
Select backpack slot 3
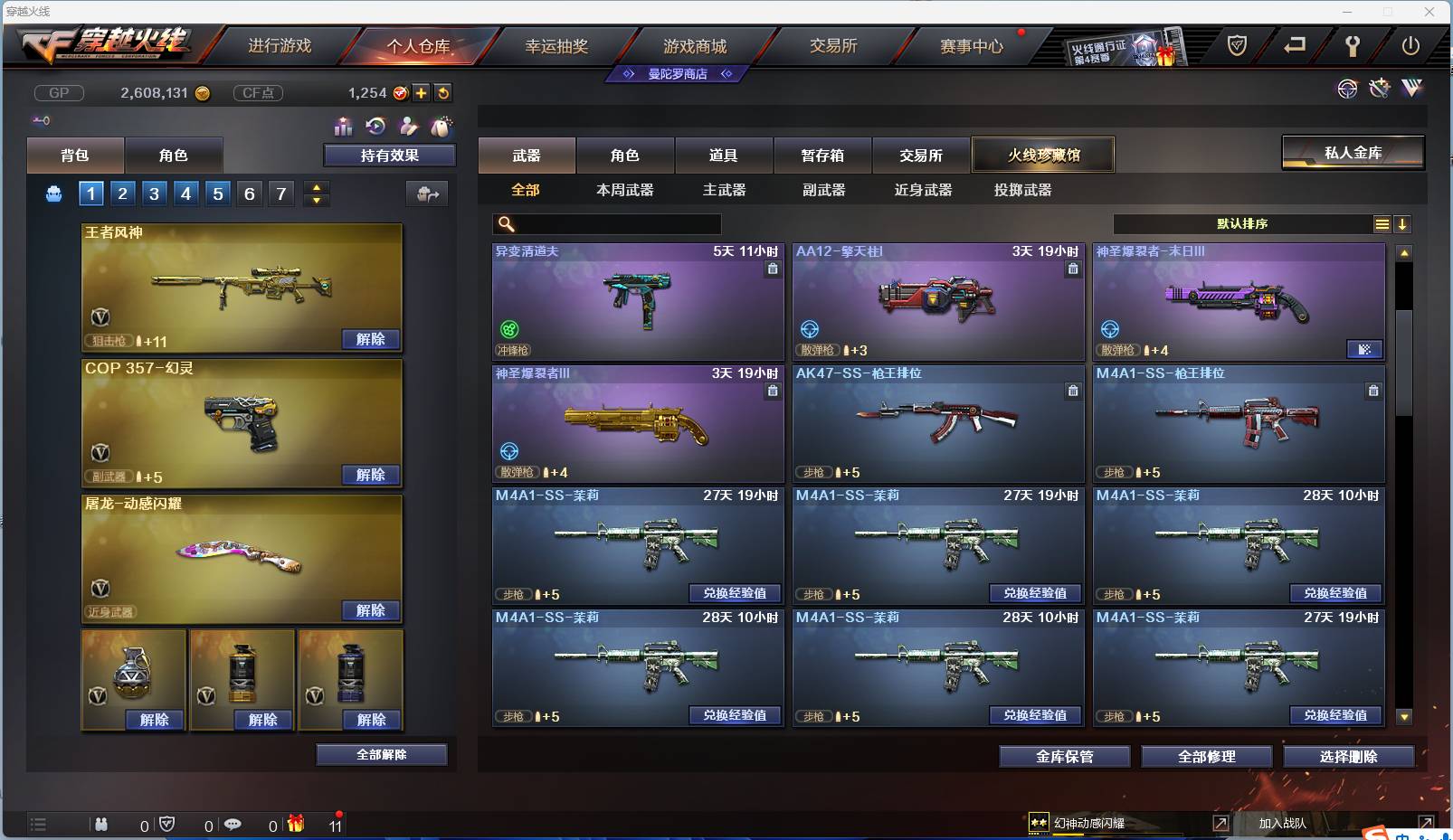153,193
